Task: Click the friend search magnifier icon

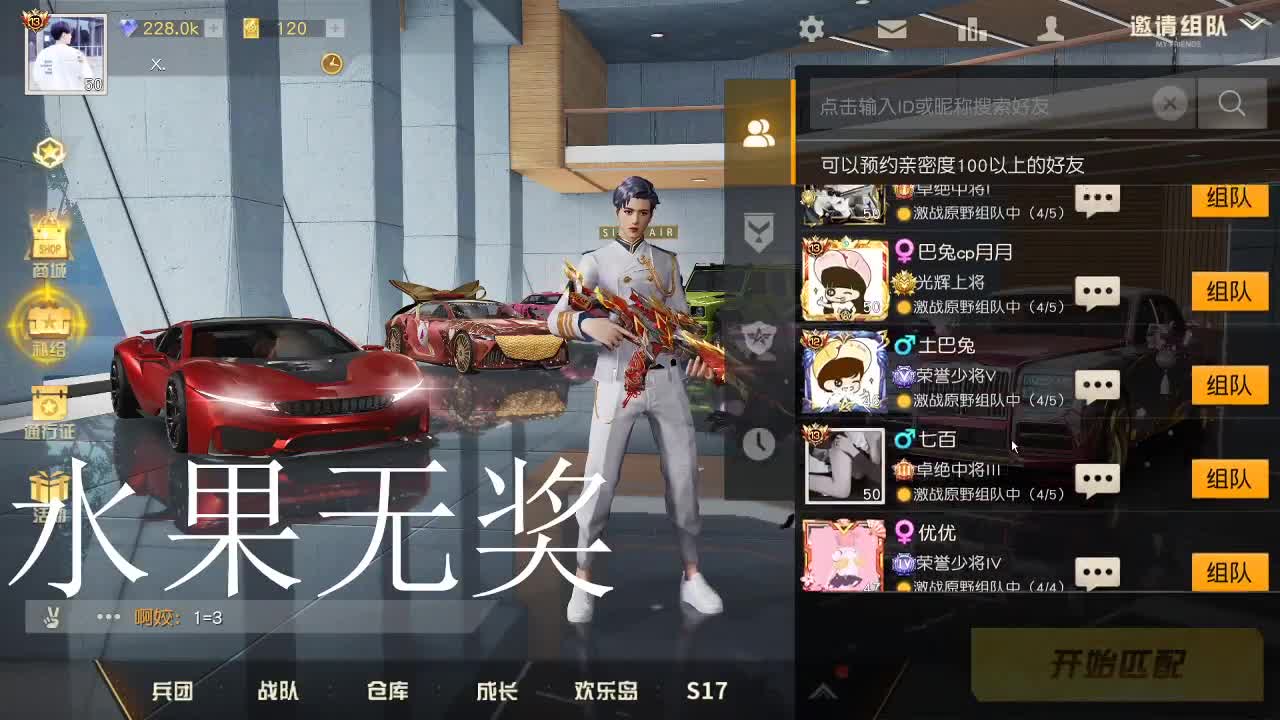Action: coord(1232,103)
